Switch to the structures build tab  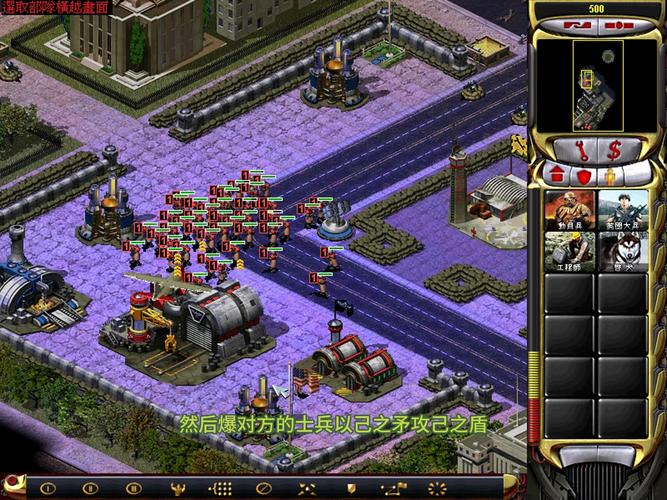coord(556,176)
